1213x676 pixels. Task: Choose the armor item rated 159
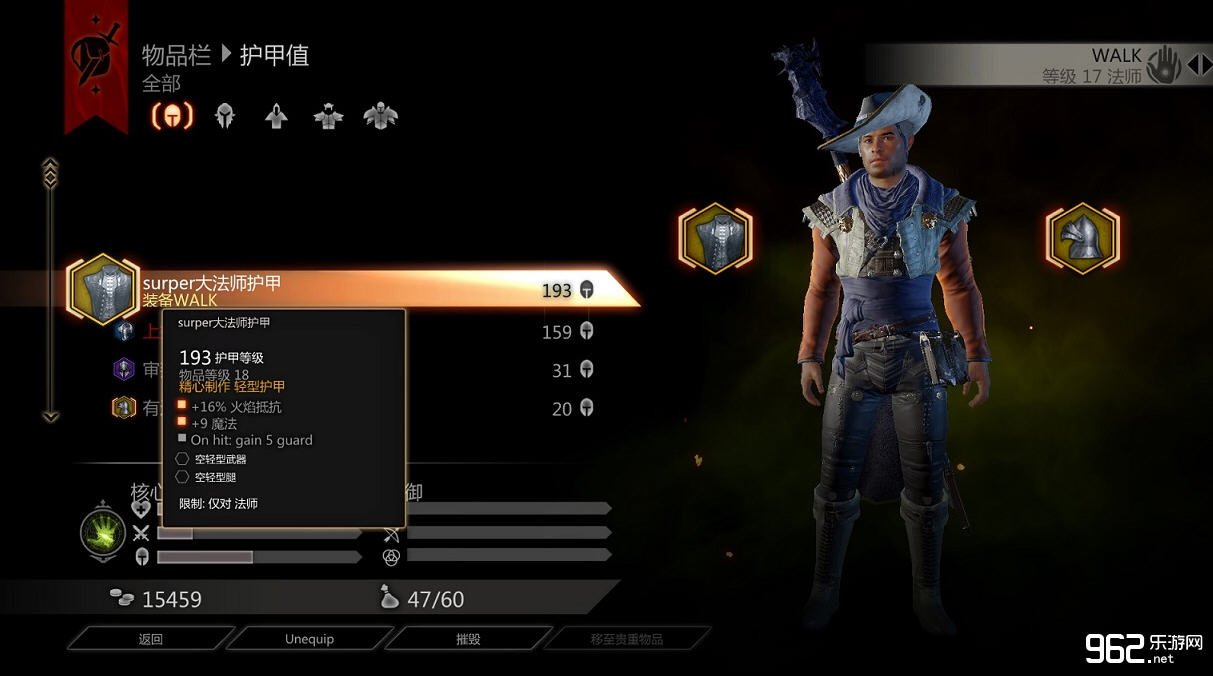(500, 332)
